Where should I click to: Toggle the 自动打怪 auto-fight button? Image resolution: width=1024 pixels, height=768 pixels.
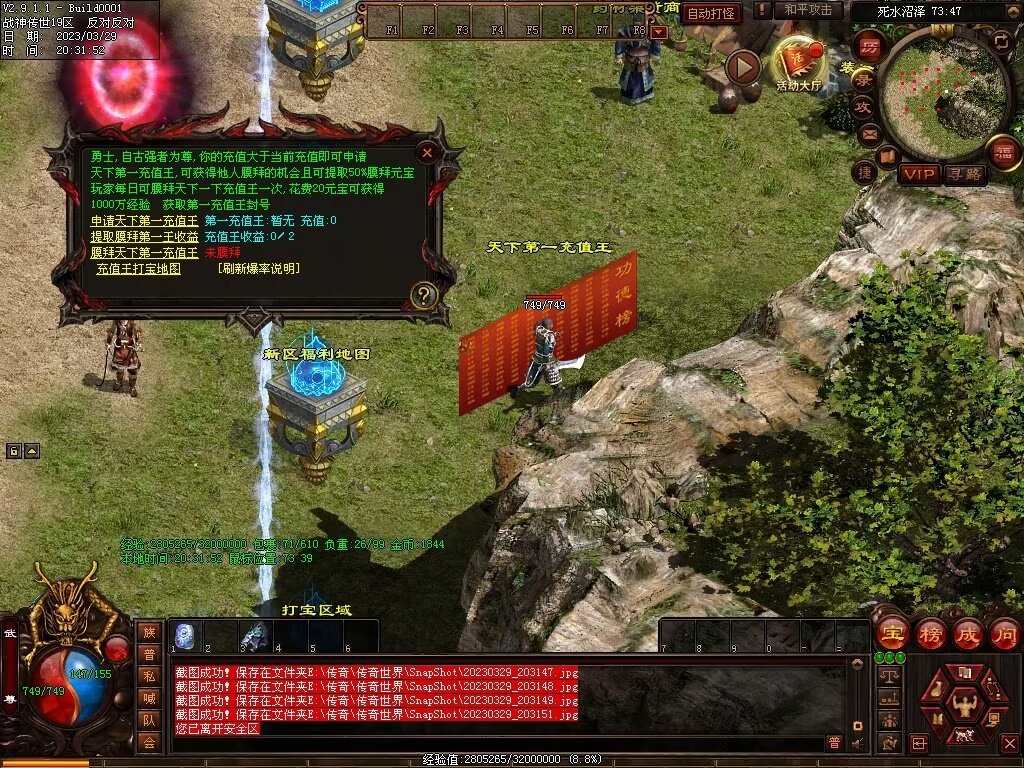713,13
